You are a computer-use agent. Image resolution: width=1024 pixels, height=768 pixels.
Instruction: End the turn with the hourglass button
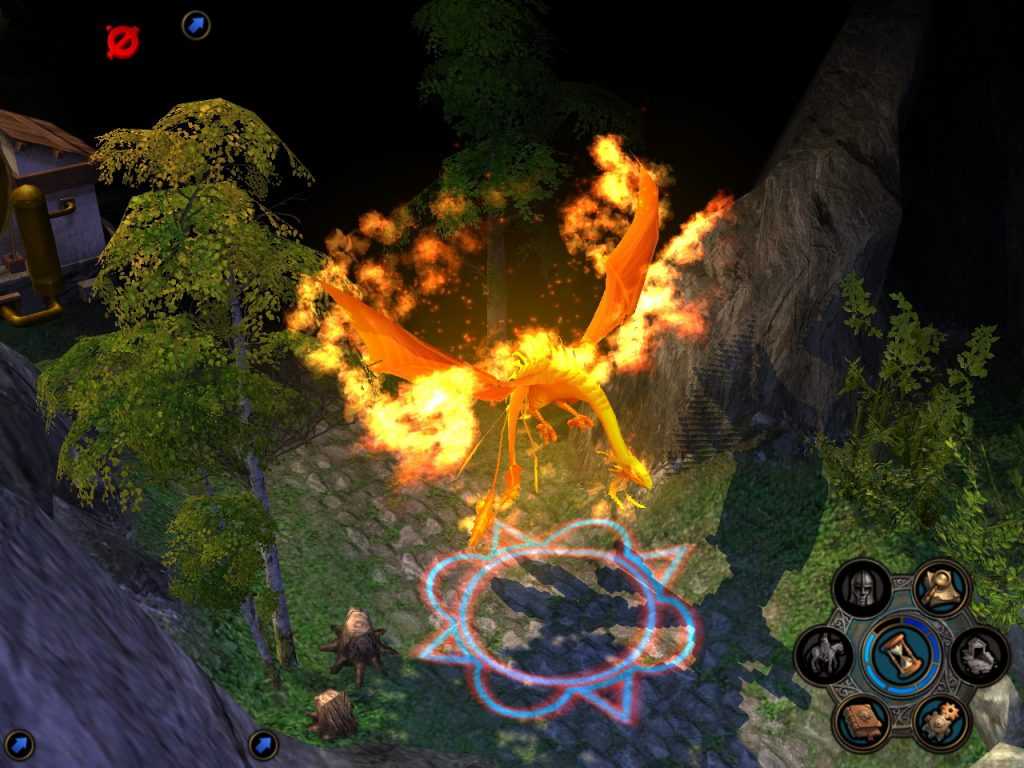(901, 656)
